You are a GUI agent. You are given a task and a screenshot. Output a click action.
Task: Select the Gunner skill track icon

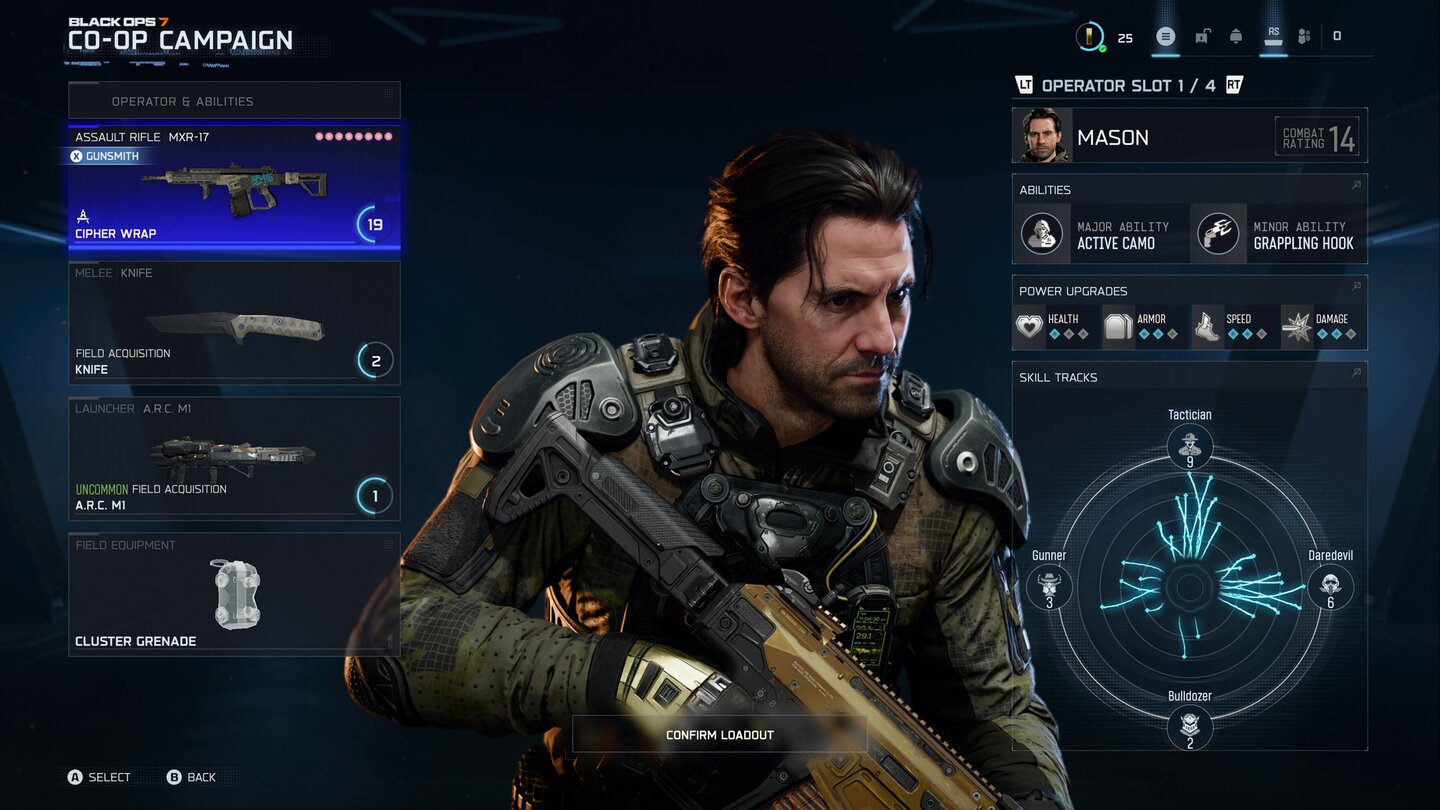pyautogui.click(x=1048, y=587)
